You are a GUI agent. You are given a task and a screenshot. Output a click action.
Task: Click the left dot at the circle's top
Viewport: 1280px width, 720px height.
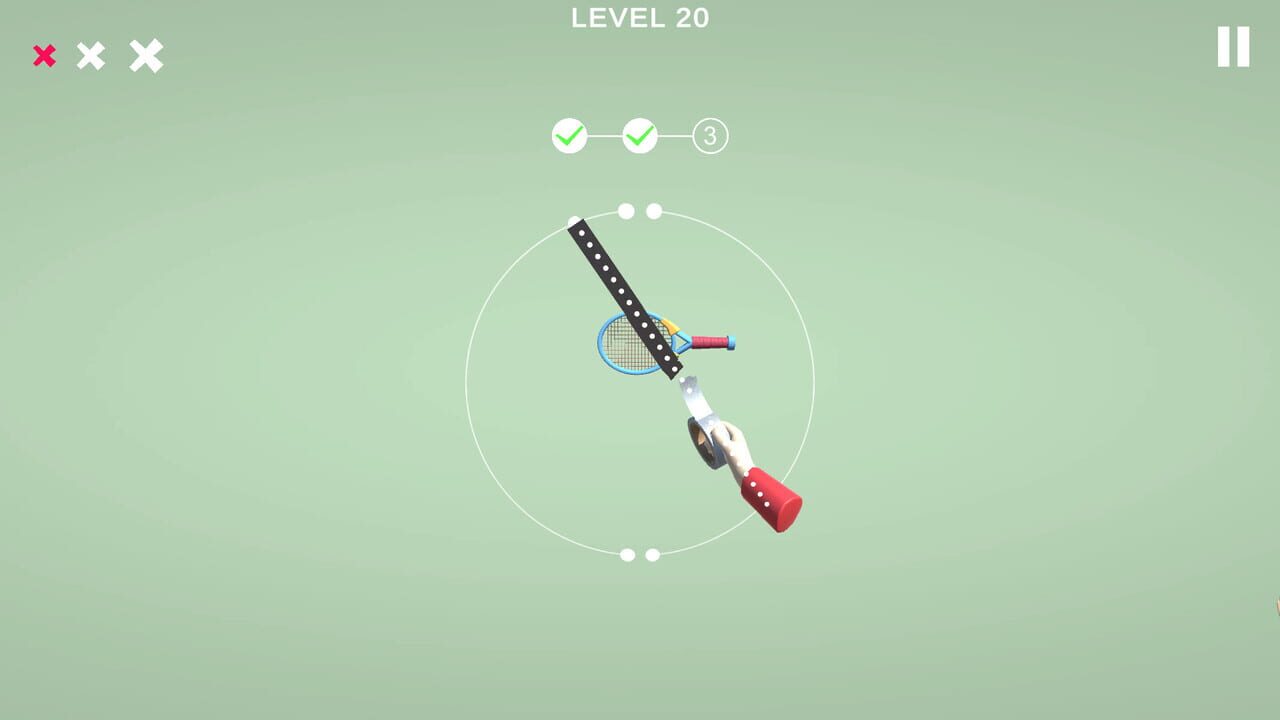[x=625, y=210]
